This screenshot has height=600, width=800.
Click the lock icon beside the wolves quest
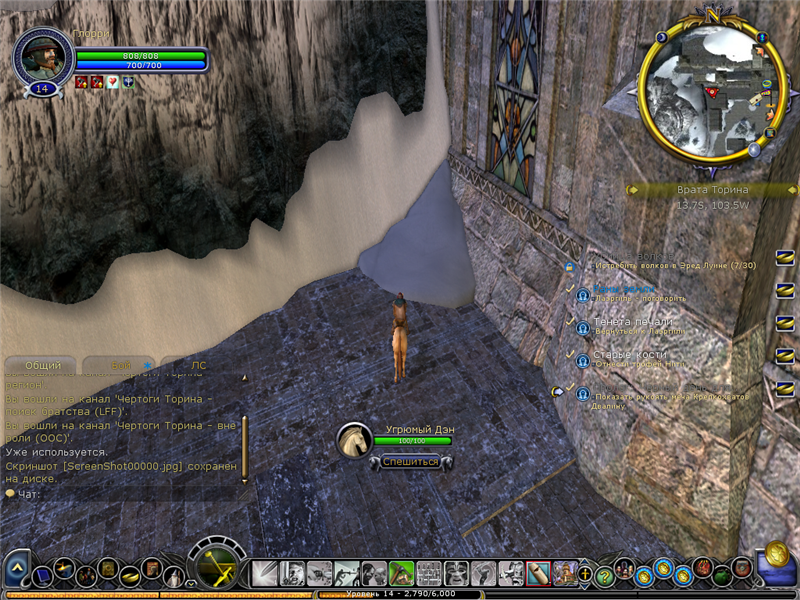(570, 266)
